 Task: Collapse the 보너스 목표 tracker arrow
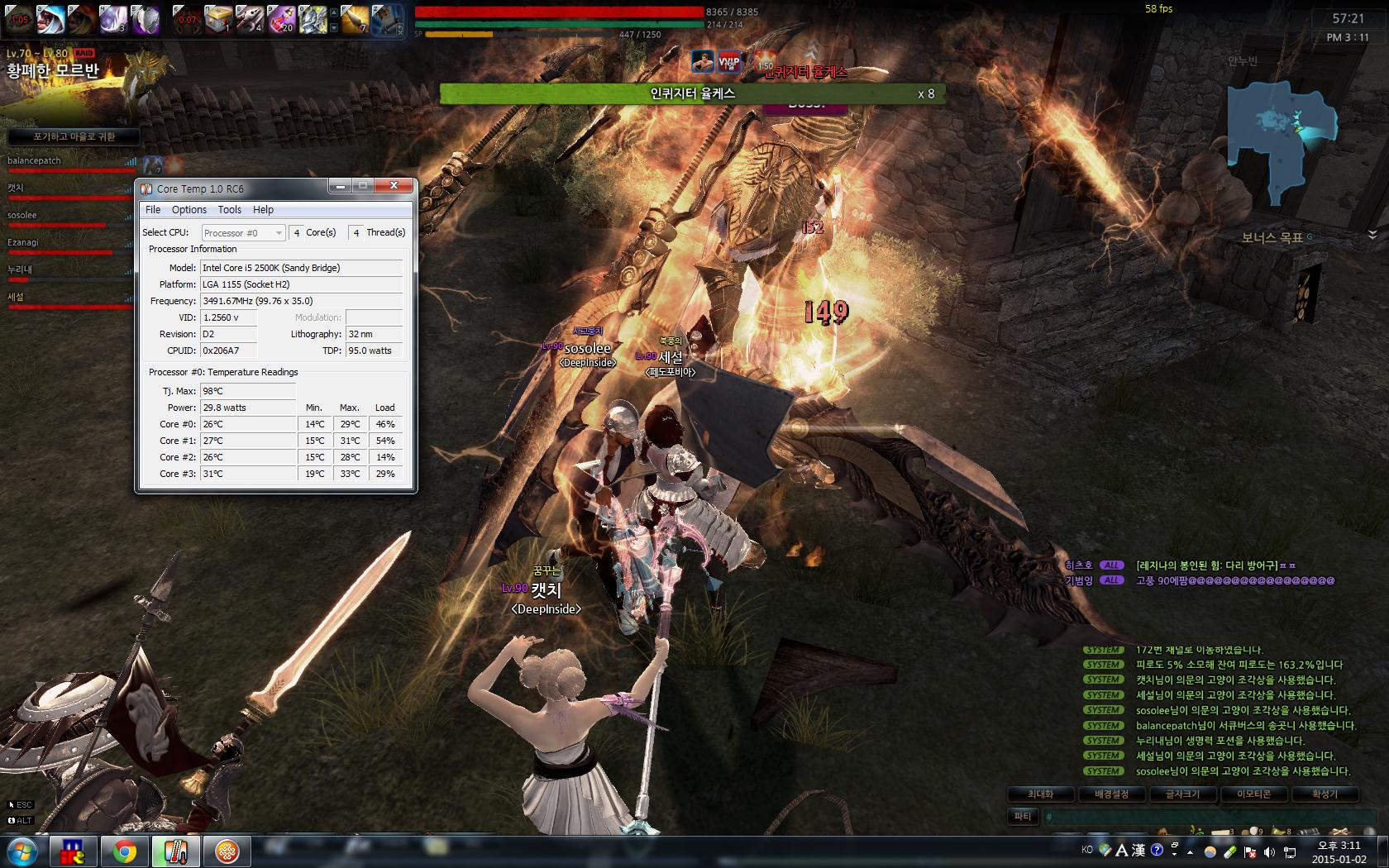(x=1372, y=236)
